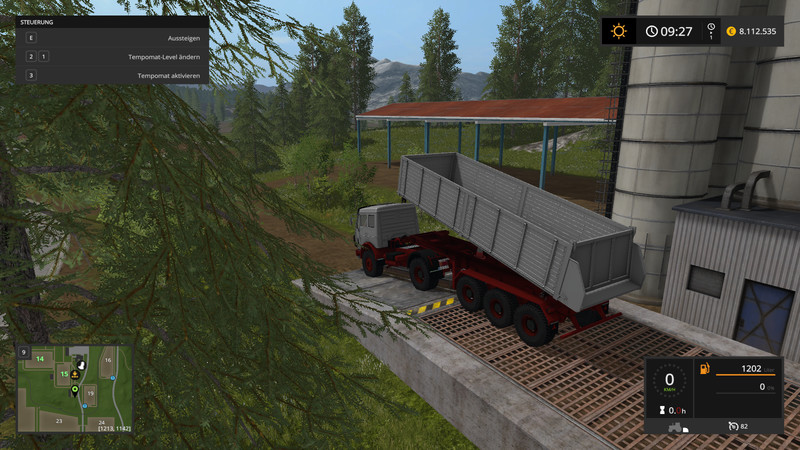Select the white silo marker on minimap

click(82, 365)
